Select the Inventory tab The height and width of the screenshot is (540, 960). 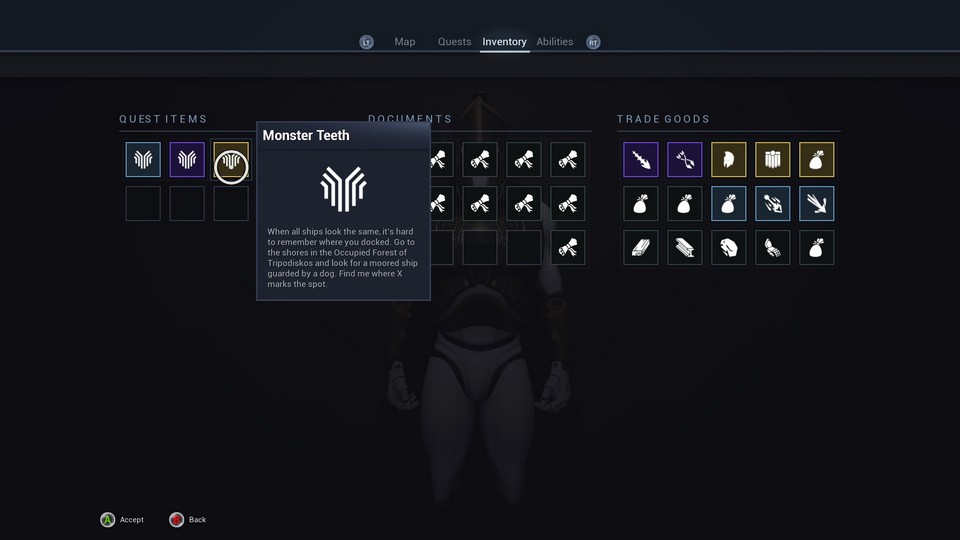tap(504, 42)
